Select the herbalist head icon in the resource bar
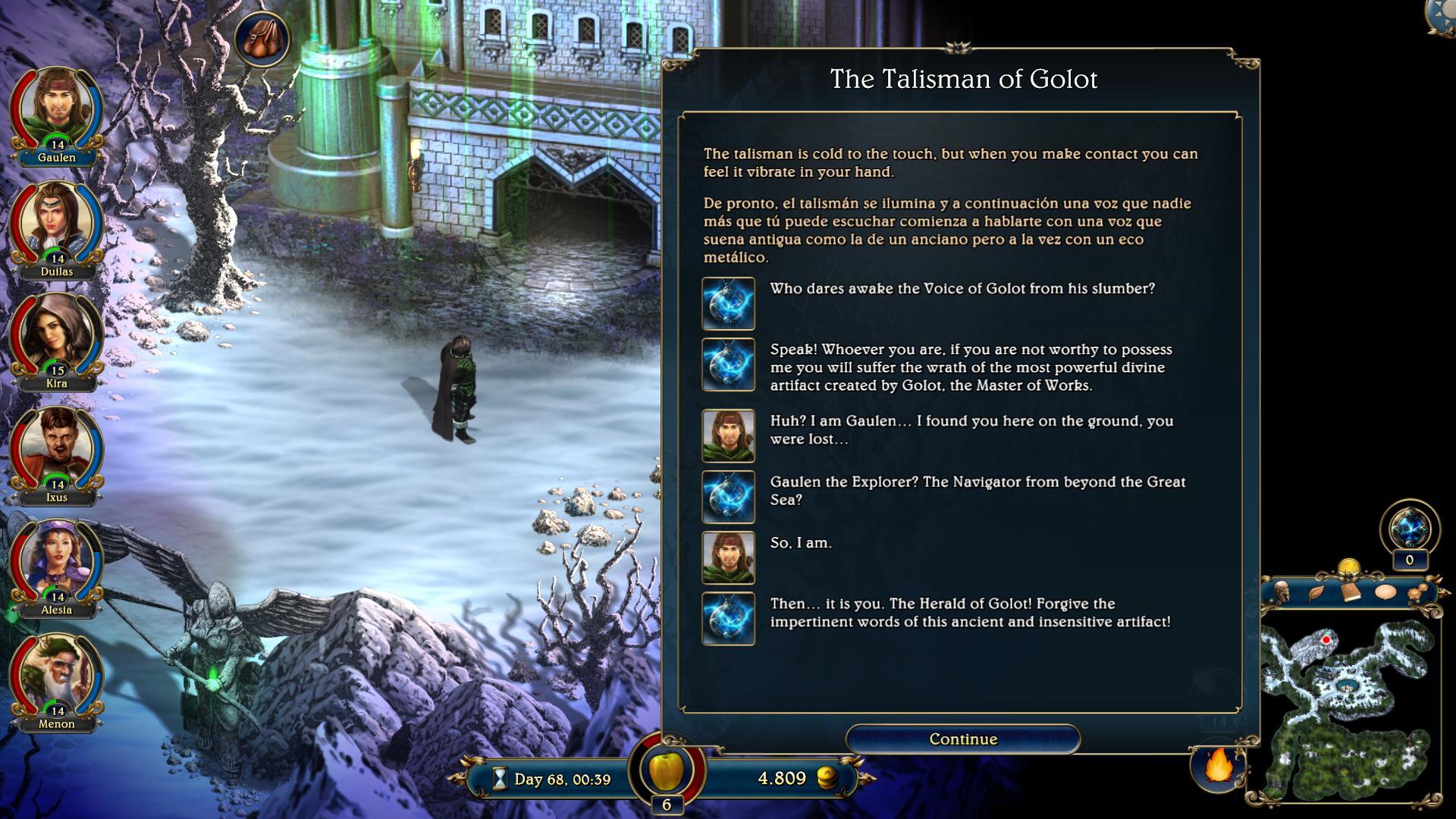 click(1282, 591)
